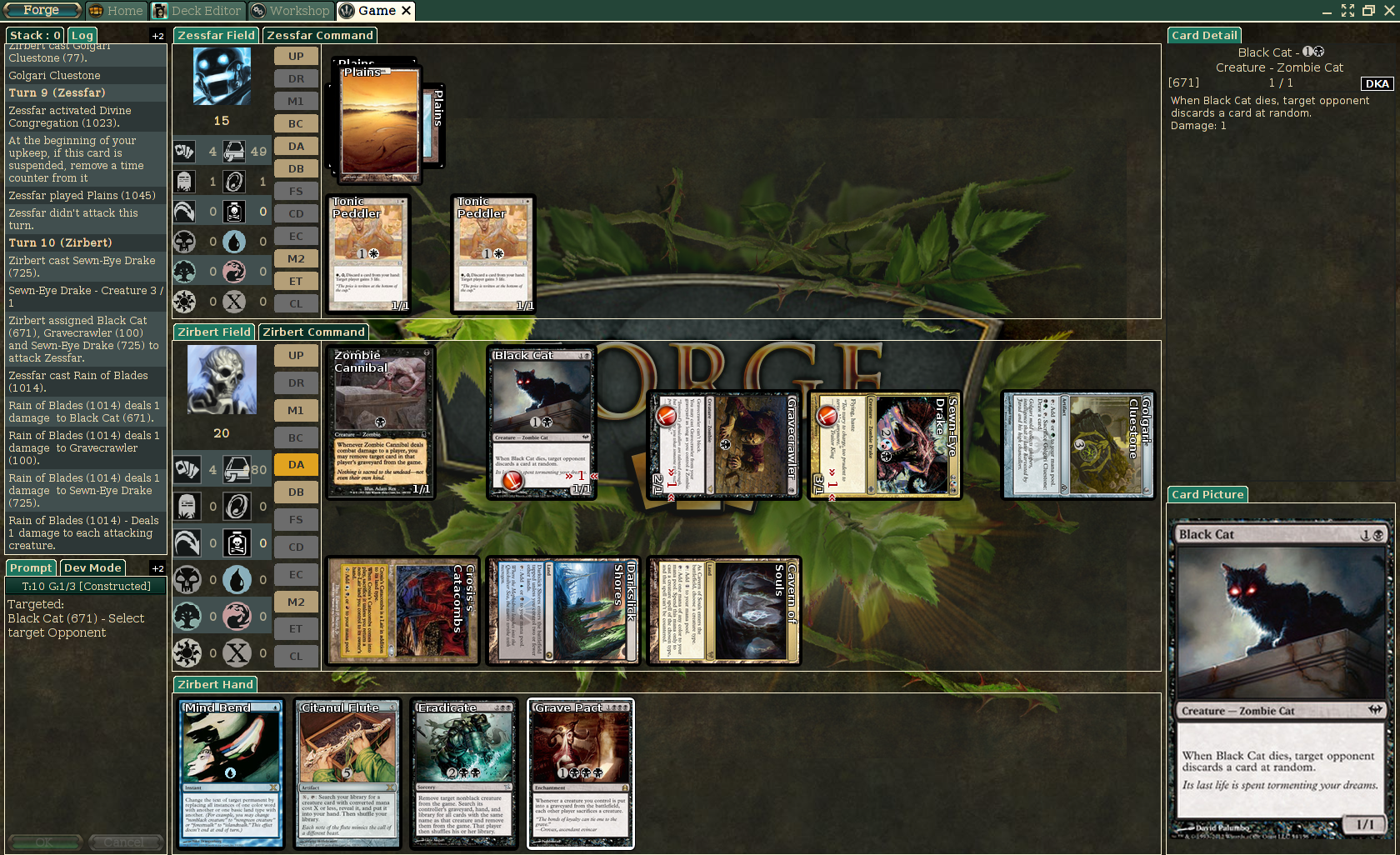Select Citanul Flute card in hand

(x=347, y=773)
